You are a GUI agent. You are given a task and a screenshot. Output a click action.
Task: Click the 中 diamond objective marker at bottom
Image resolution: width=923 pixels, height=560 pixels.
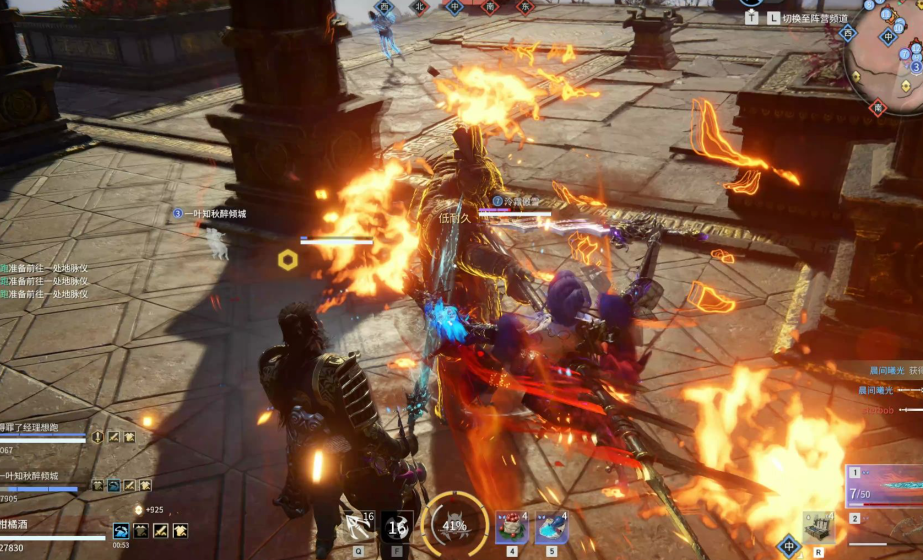tap(789, 545)
